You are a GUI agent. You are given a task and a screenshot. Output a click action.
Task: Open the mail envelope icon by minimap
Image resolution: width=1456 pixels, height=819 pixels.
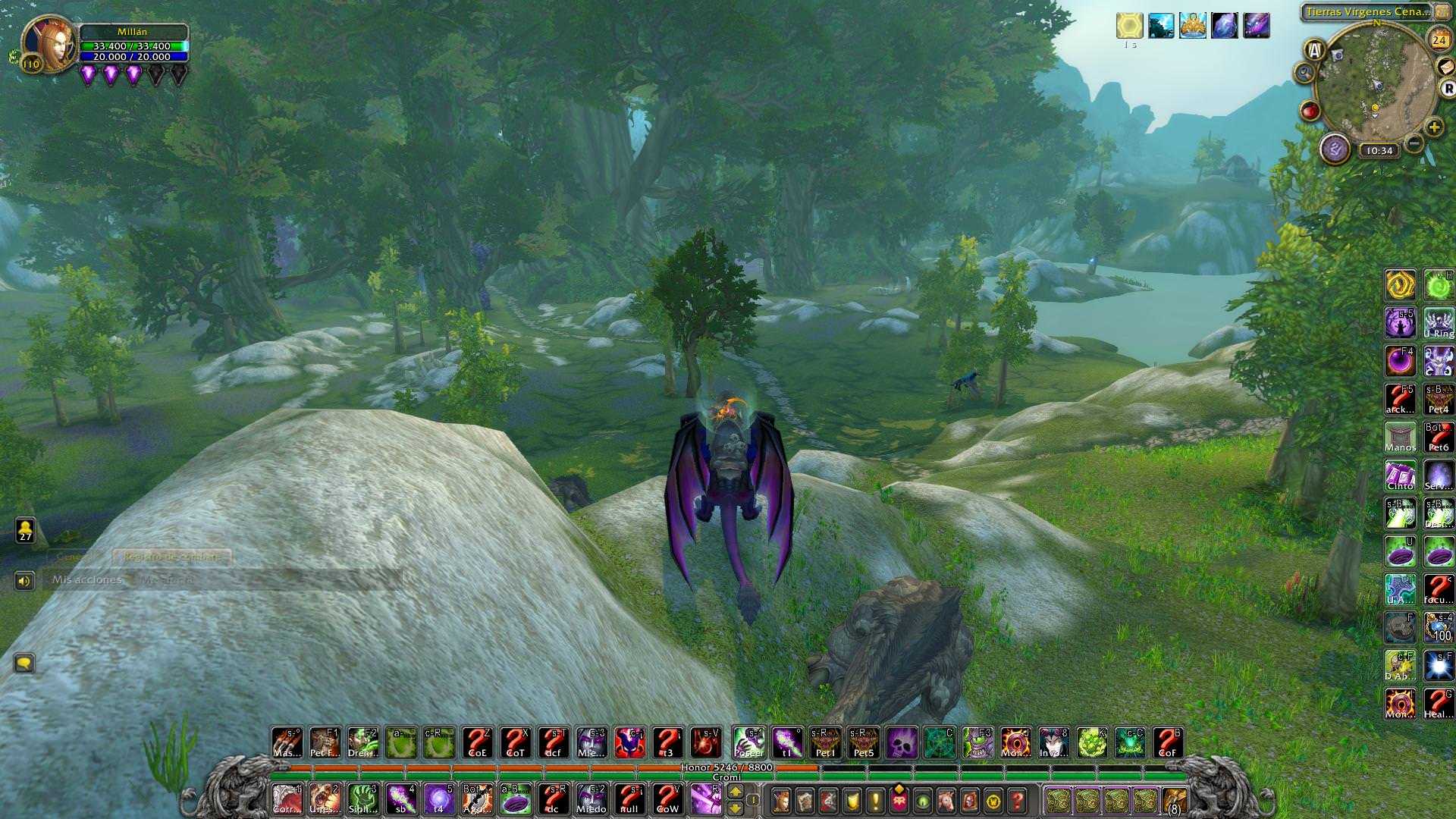pyautogui.click(x=1446, y=67)
